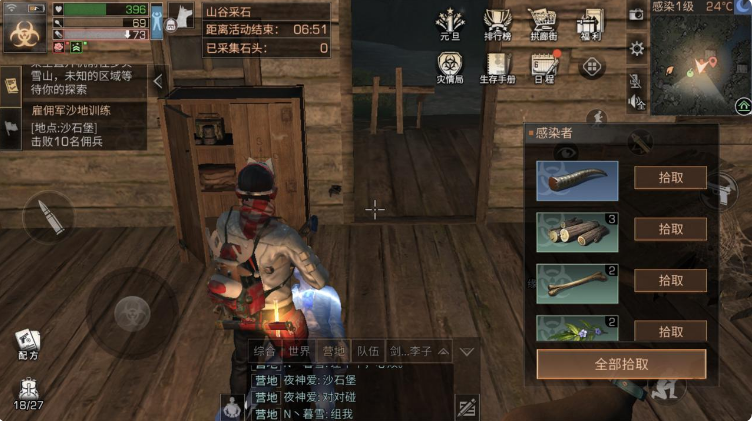The height and width of the screenshot is (421, 753).
Task: Switch chat to the 世界 tab
Action: click(299, 351)
